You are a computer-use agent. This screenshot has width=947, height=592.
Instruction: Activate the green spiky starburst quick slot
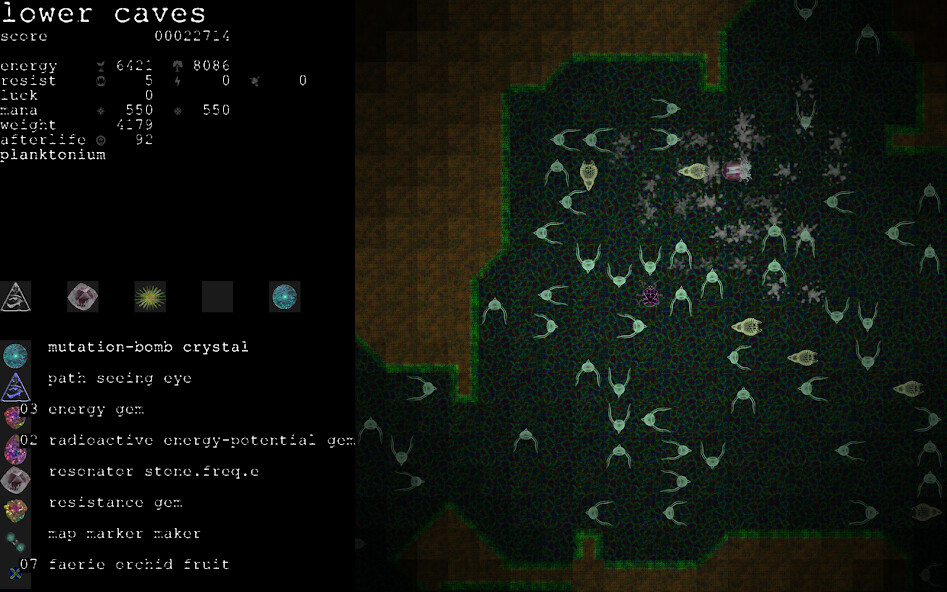tap(150, 296)
